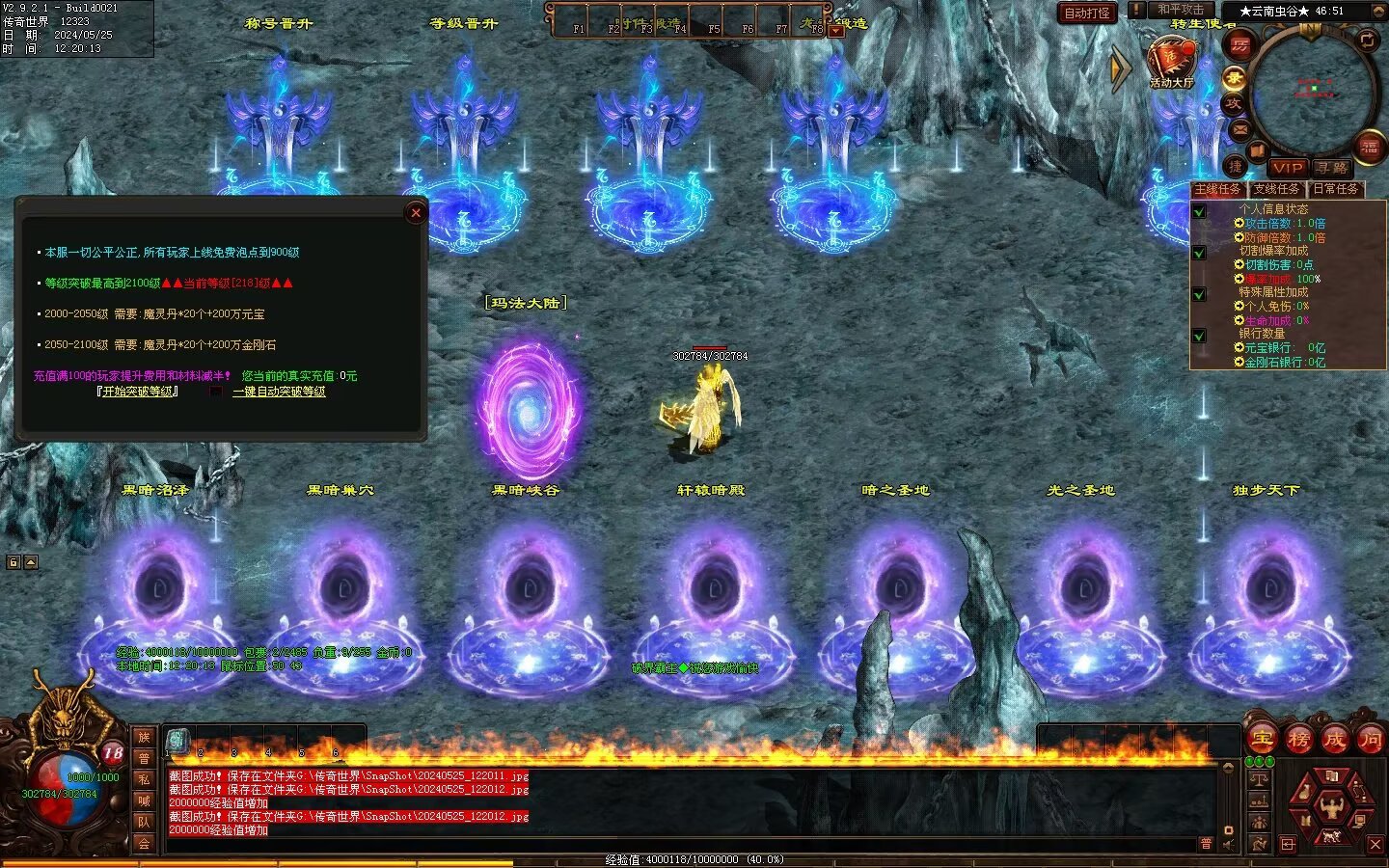Close the level breakthrough dialog
The image size is (1389, 868).
click(x=416, y=213)
